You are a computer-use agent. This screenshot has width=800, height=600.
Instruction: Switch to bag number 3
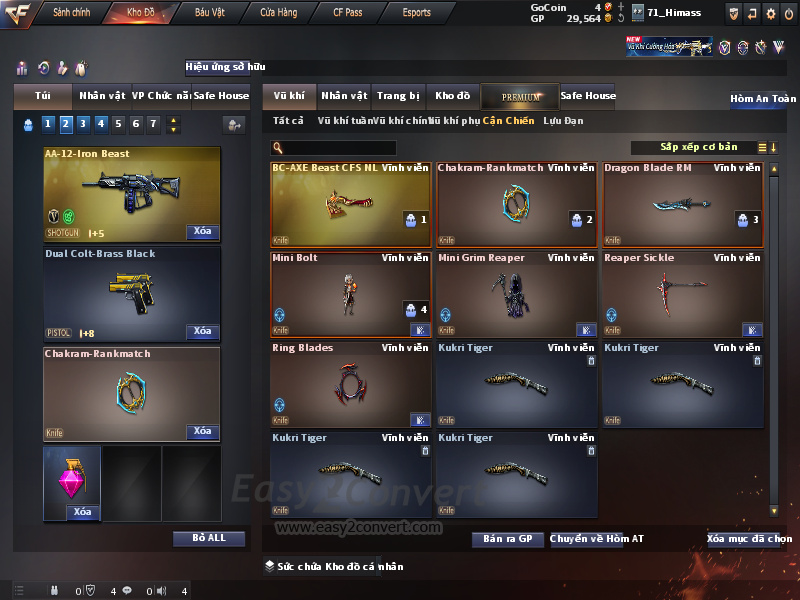point(82,124)
